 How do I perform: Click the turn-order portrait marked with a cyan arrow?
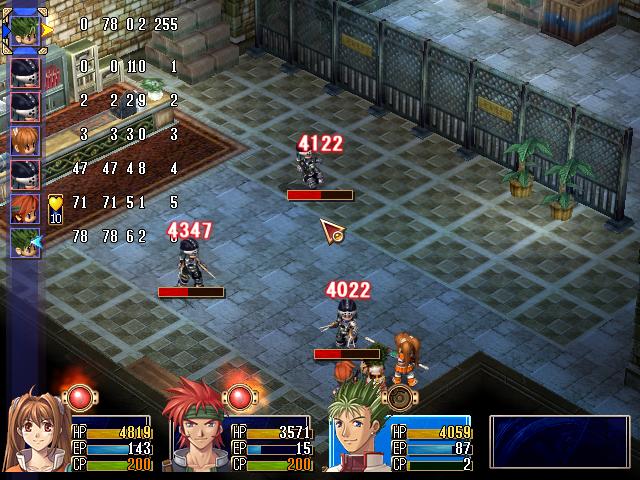point(25,242)
